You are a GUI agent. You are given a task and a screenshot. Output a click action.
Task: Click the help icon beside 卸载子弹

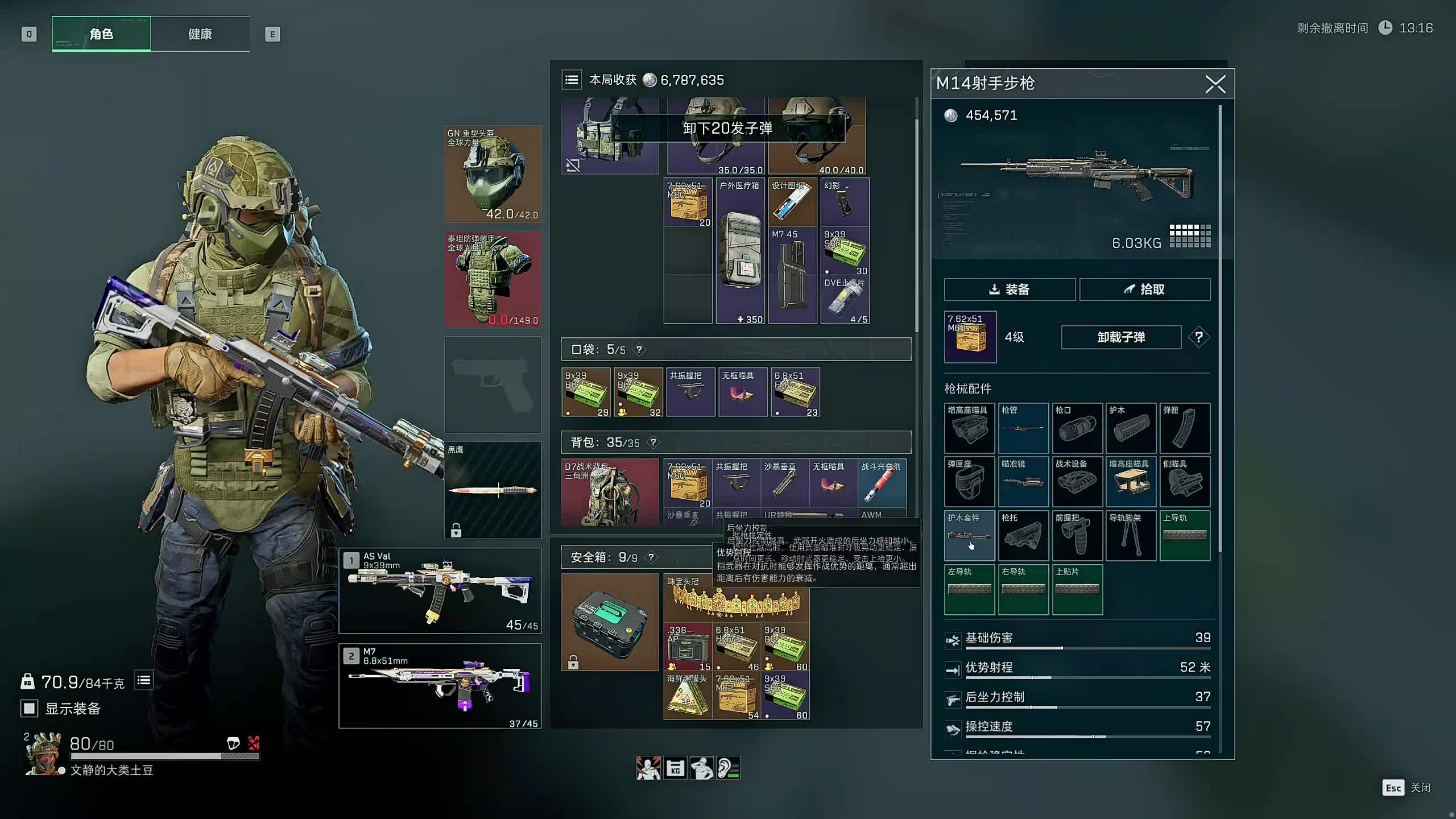click(x=1198, y=337)
